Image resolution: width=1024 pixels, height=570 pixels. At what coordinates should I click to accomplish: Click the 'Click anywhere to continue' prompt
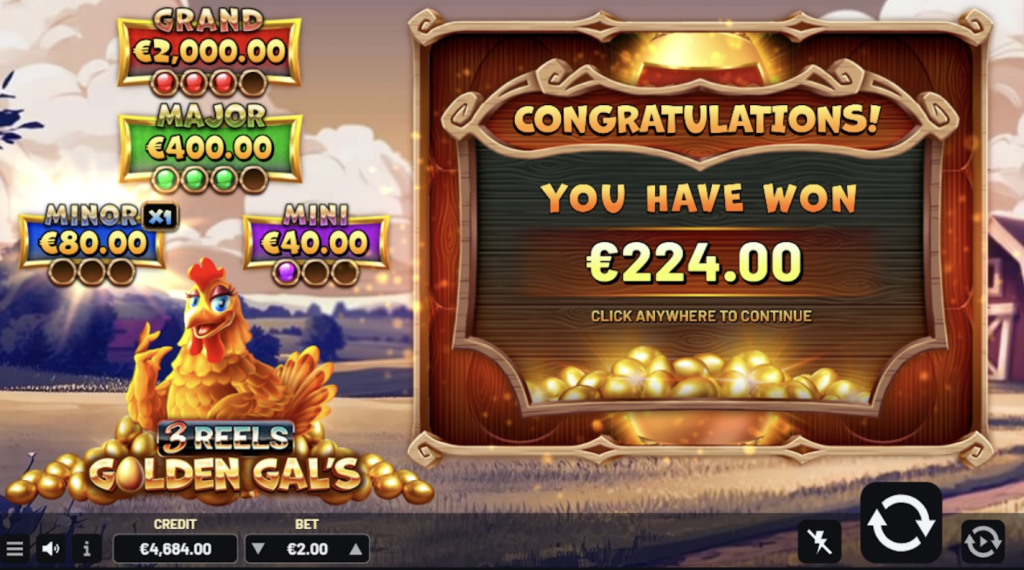700,316
